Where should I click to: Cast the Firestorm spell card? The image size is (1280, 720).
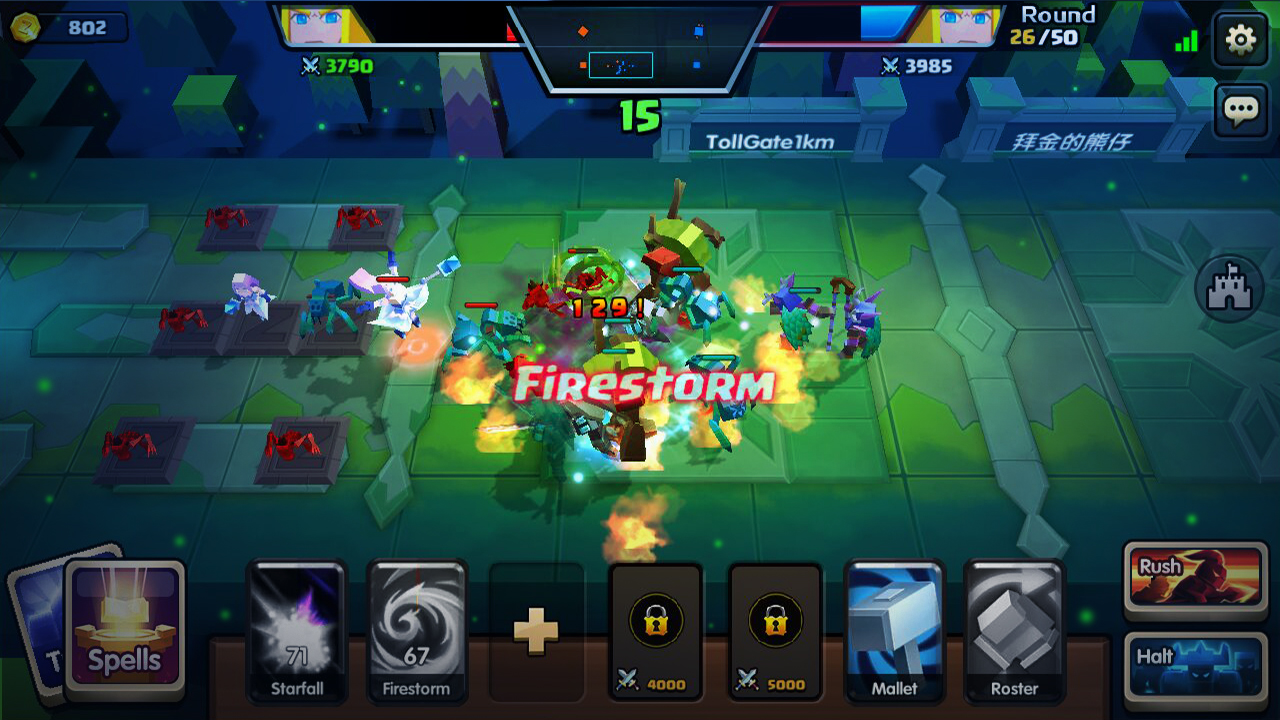tap(416, 634)
